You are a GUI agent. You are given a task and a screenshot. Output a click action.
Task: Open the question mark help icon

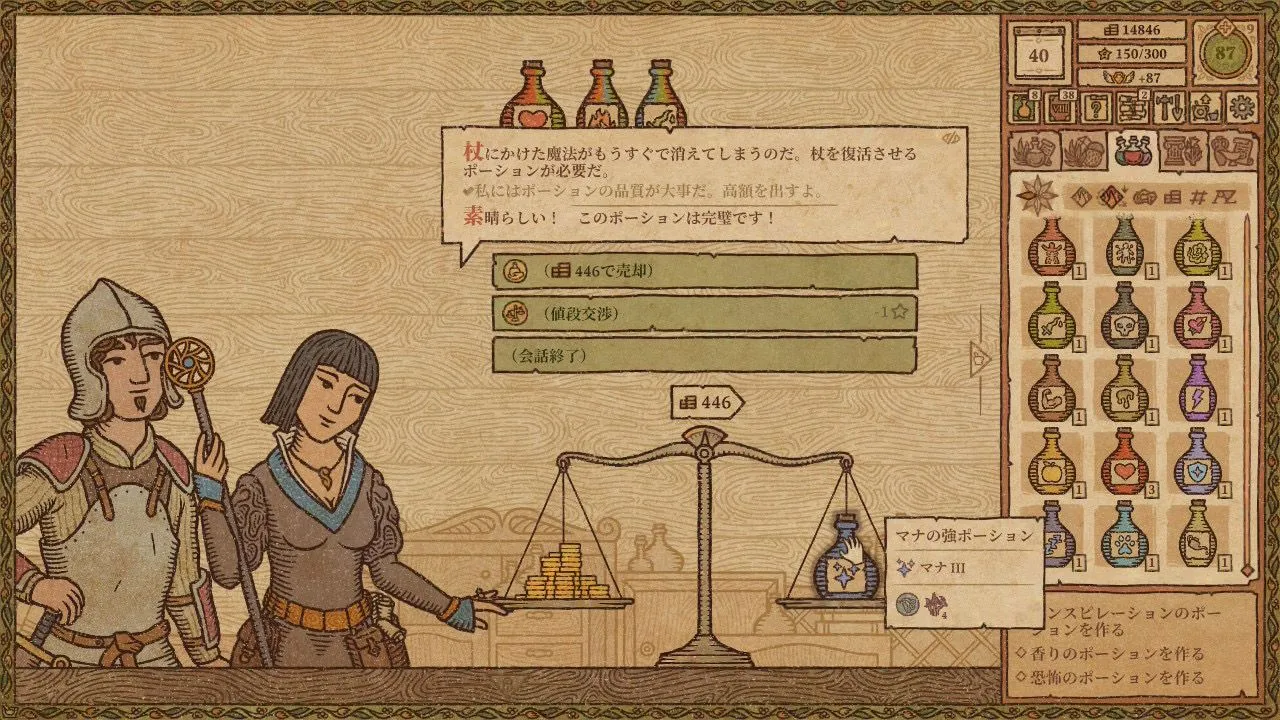tap(1096, 107)
